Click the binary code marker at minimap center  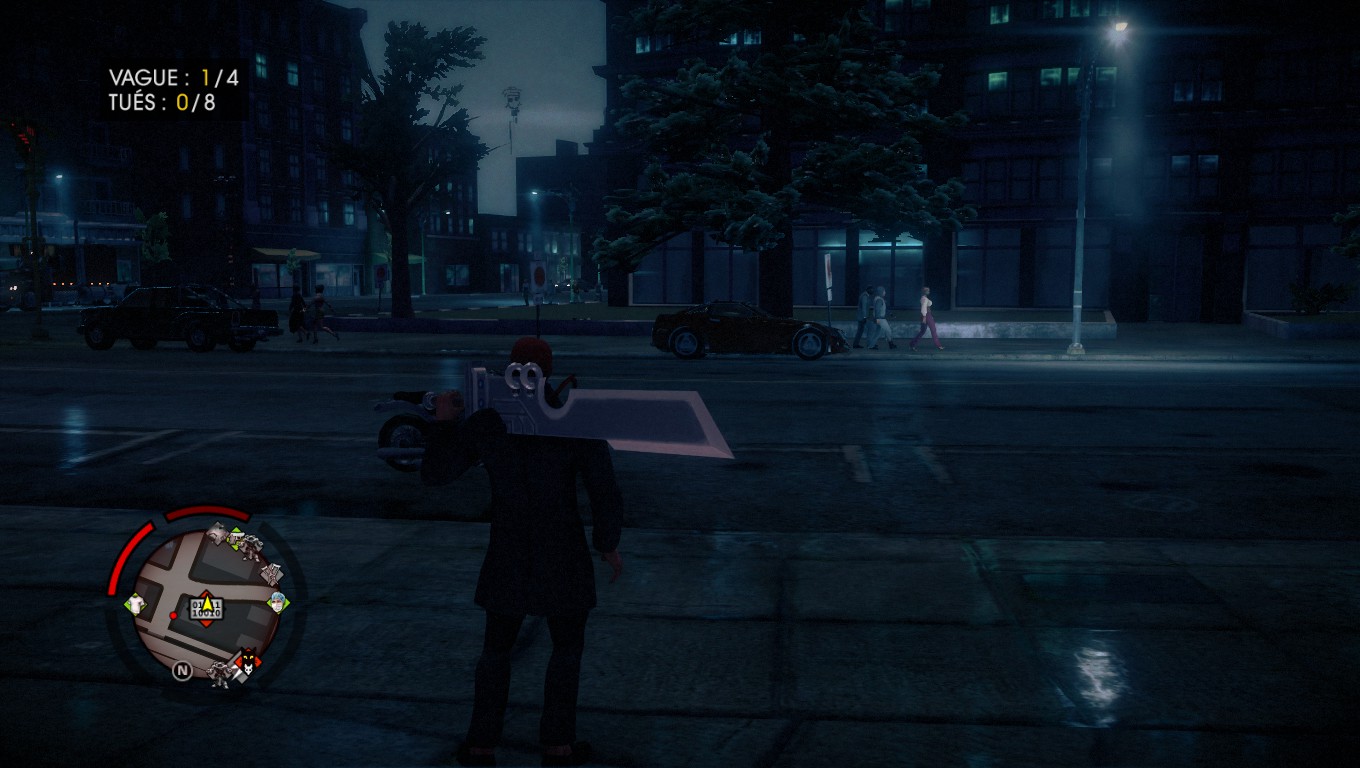click(x=206, y=608)
